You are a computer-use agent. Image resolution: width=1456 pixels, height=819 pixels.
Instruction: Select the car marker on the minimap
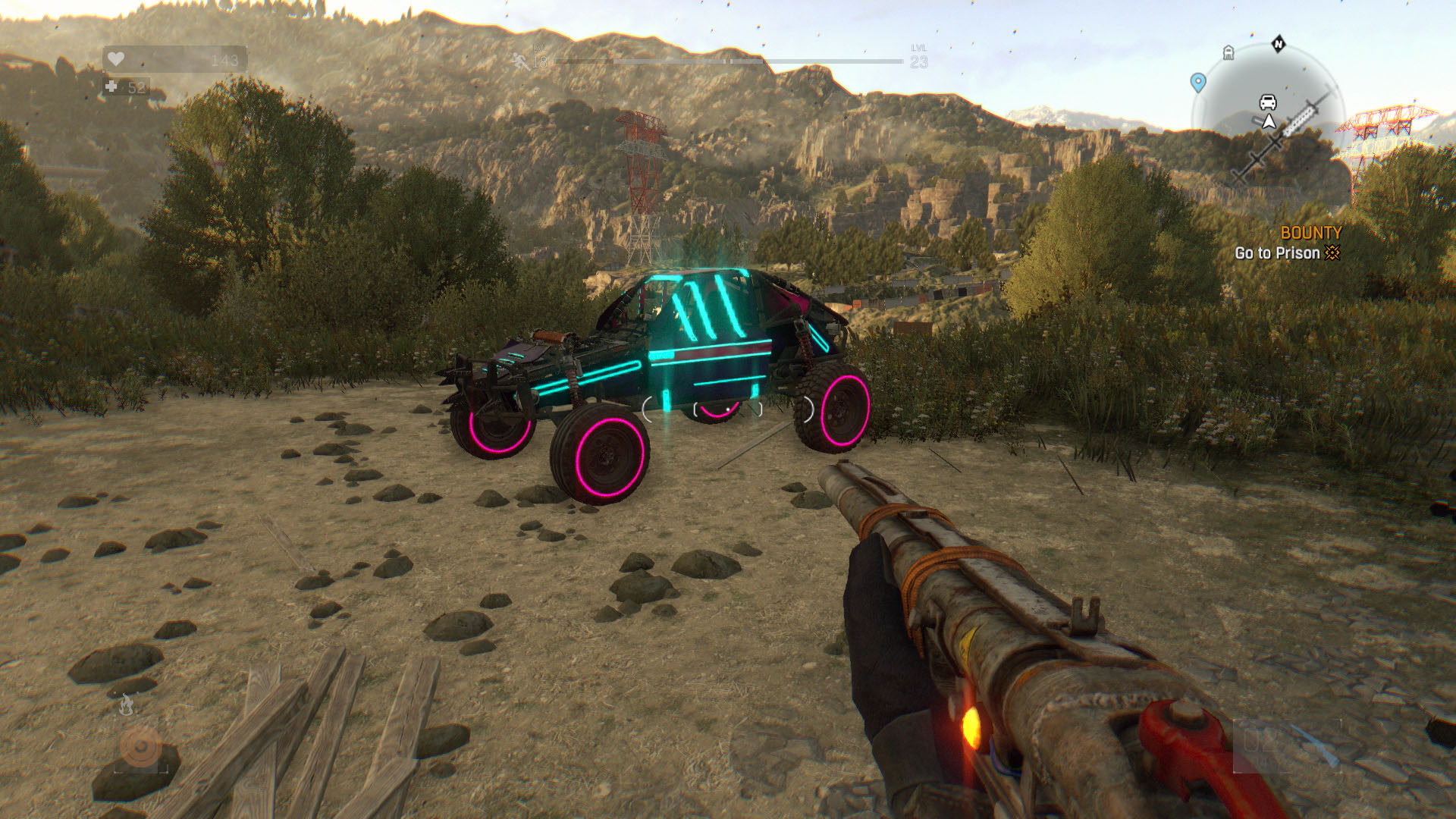tap(1268, 102)
